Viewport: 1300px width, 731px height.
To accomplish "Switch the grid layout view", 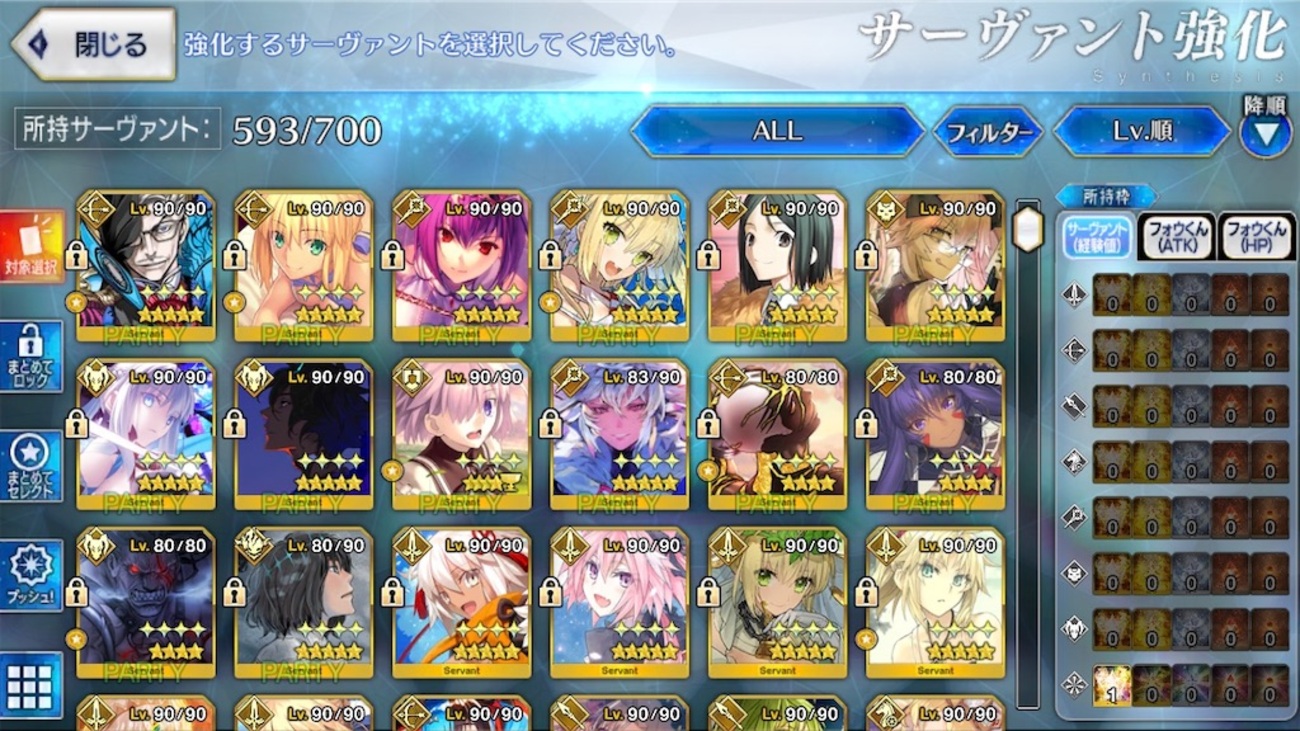I will (31, 685).
